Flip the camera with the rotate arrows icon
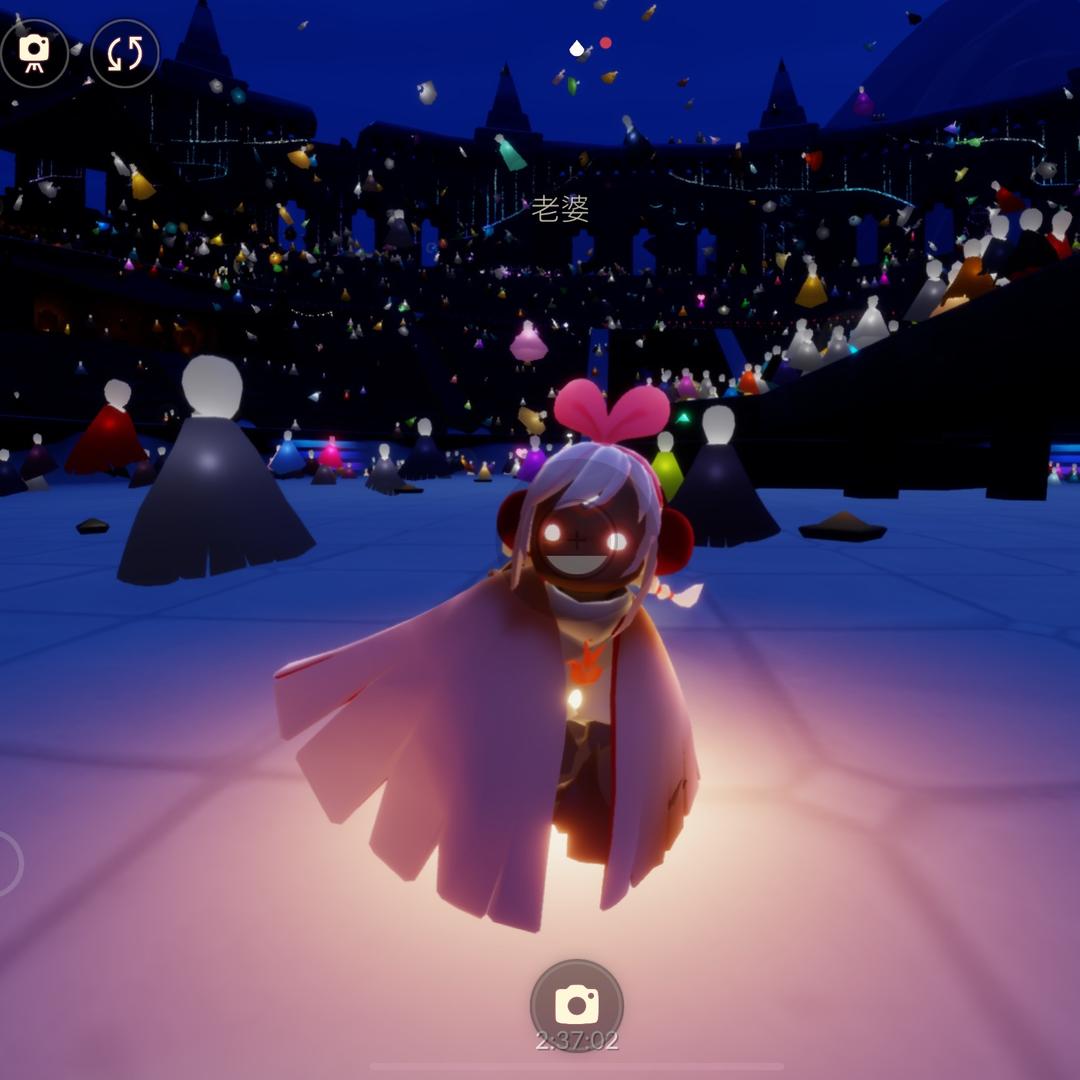 point(125,53)
